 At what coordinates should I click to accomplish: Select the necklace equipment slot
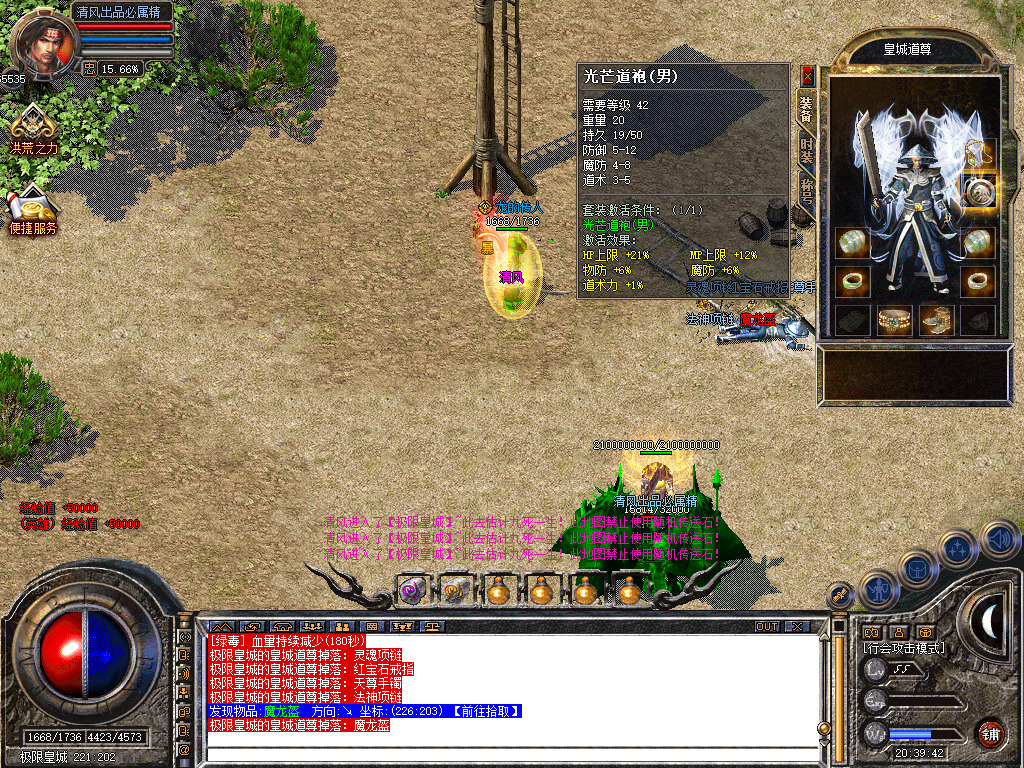tap(978, 153)
